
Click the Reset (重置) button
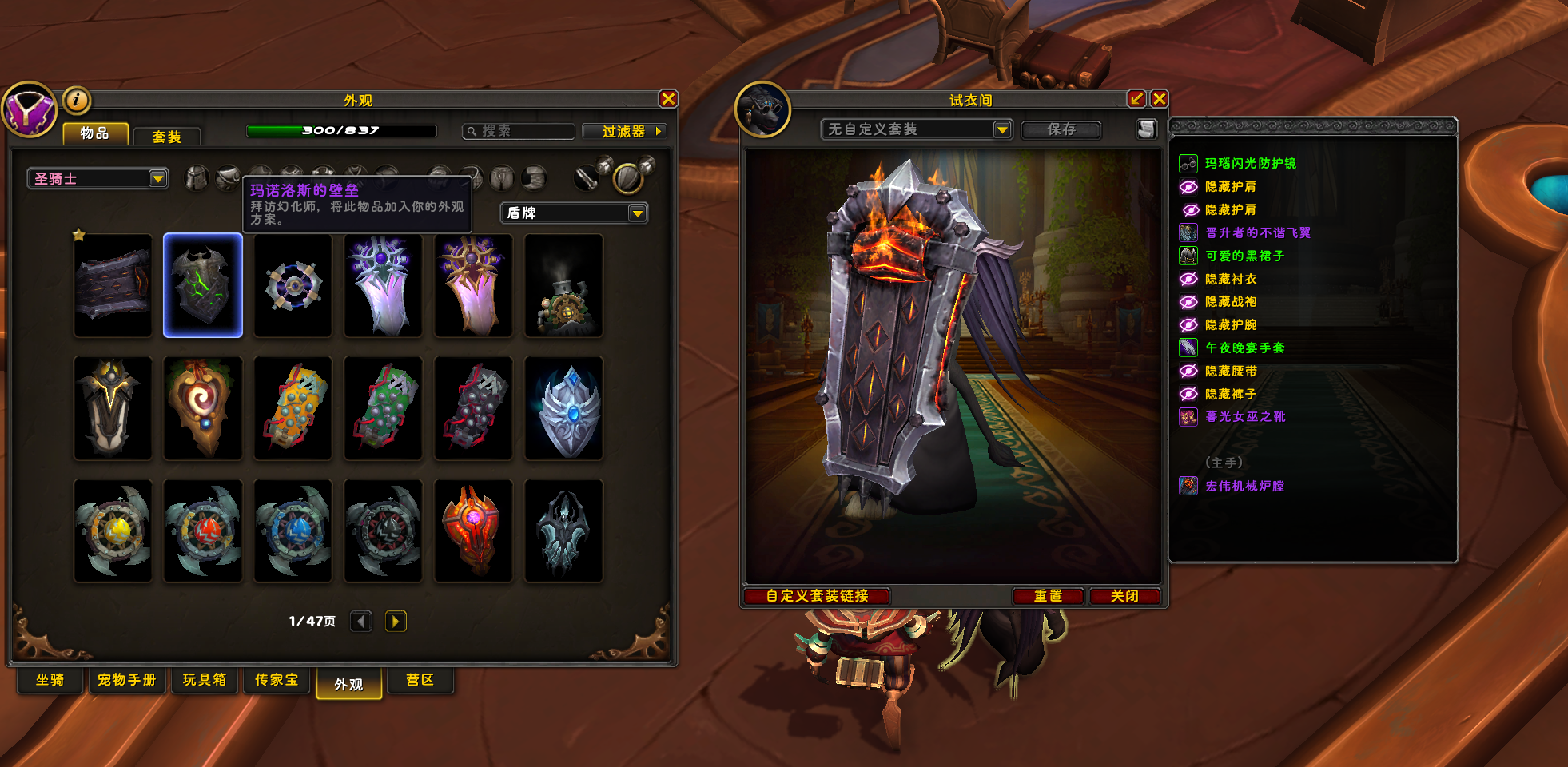point(1048,596)
